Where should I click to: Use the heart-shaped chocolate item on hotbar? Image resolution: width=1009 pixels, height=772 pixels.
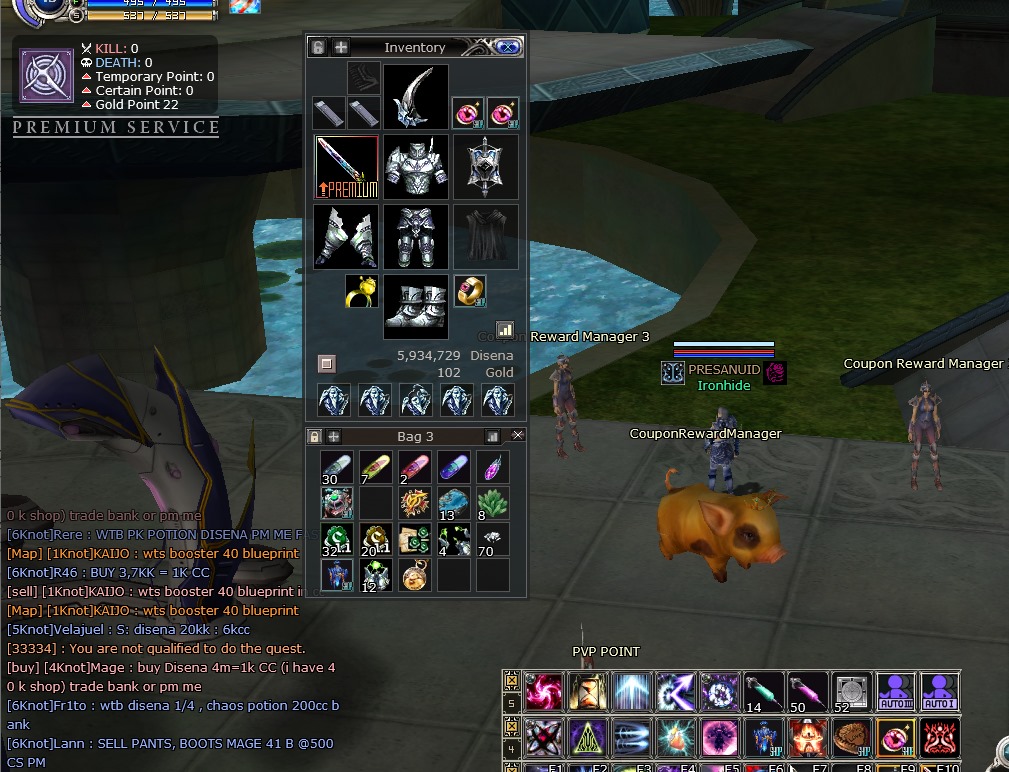click(851, 738)
